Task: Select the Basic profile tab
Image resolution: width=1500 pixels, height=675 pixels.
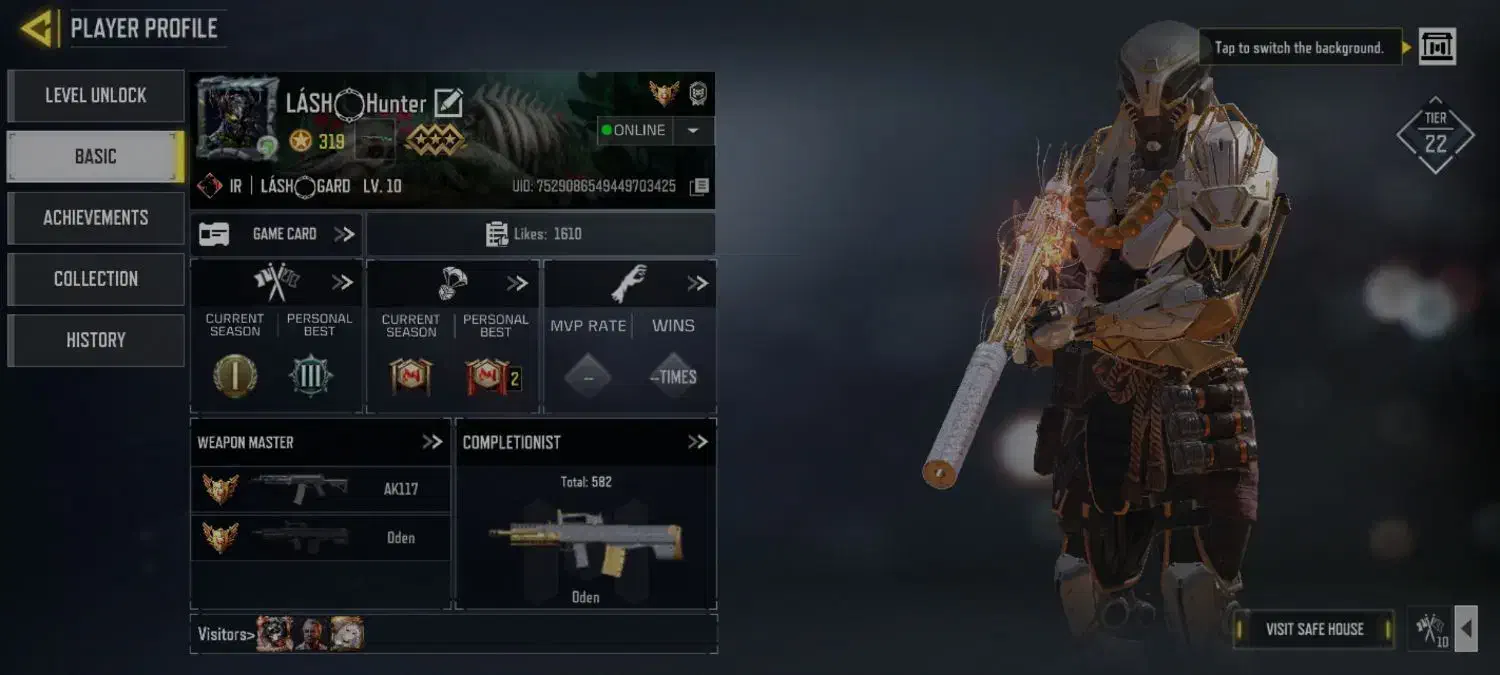Action: click(x=95, y=157)
